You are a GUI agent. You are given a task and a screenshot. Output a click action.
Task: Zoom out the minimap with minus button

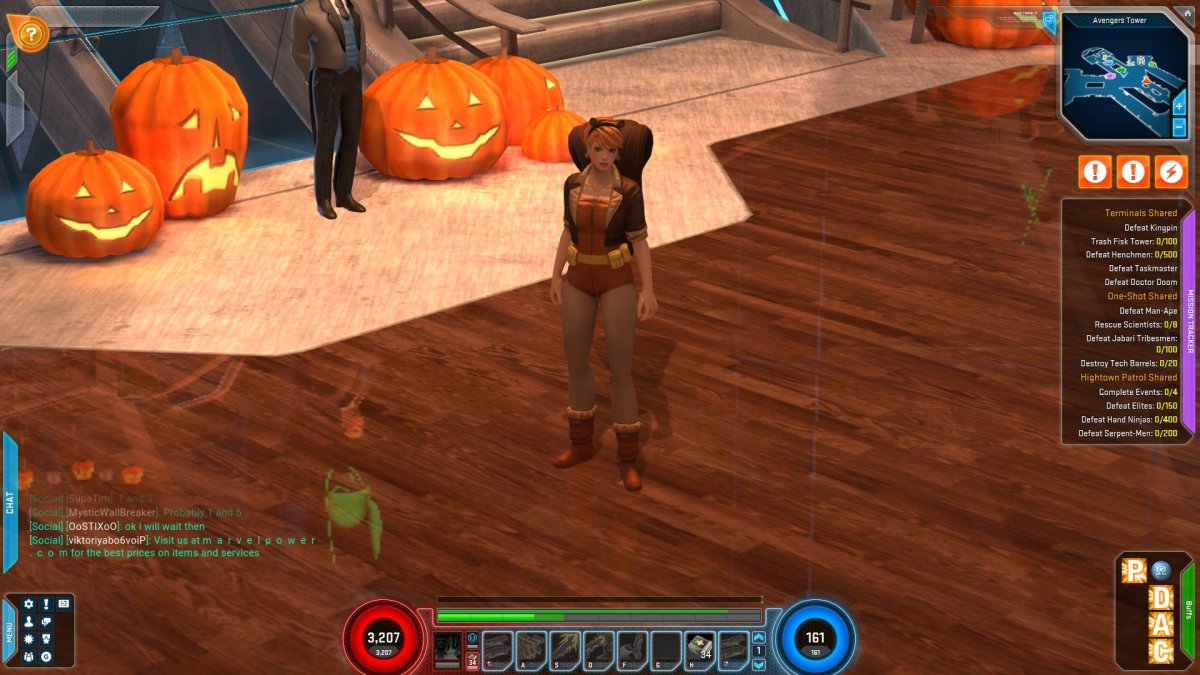pos(1179,127)
